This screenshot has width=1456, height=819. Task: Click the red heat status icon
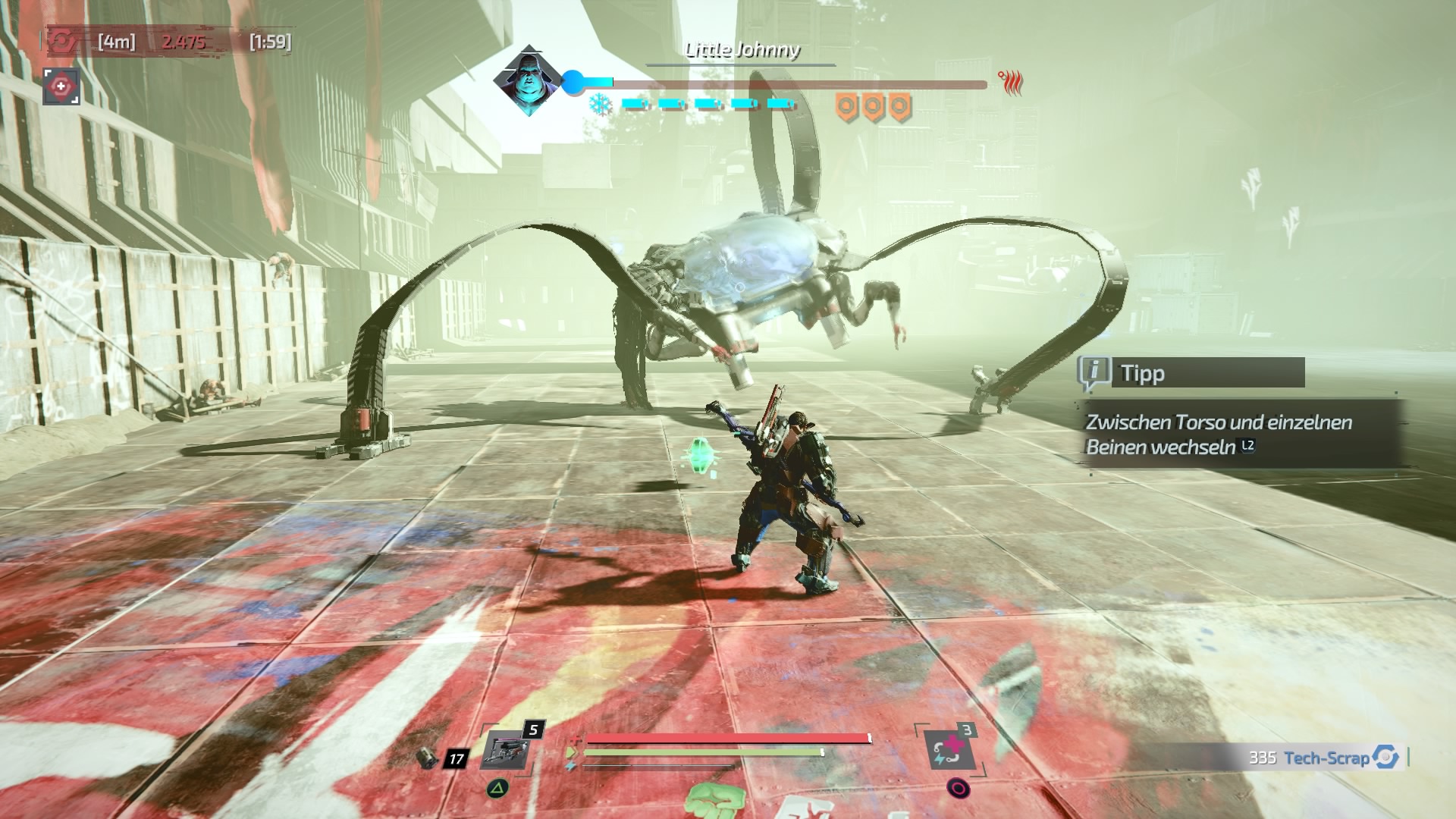(x=1012, y=82)
